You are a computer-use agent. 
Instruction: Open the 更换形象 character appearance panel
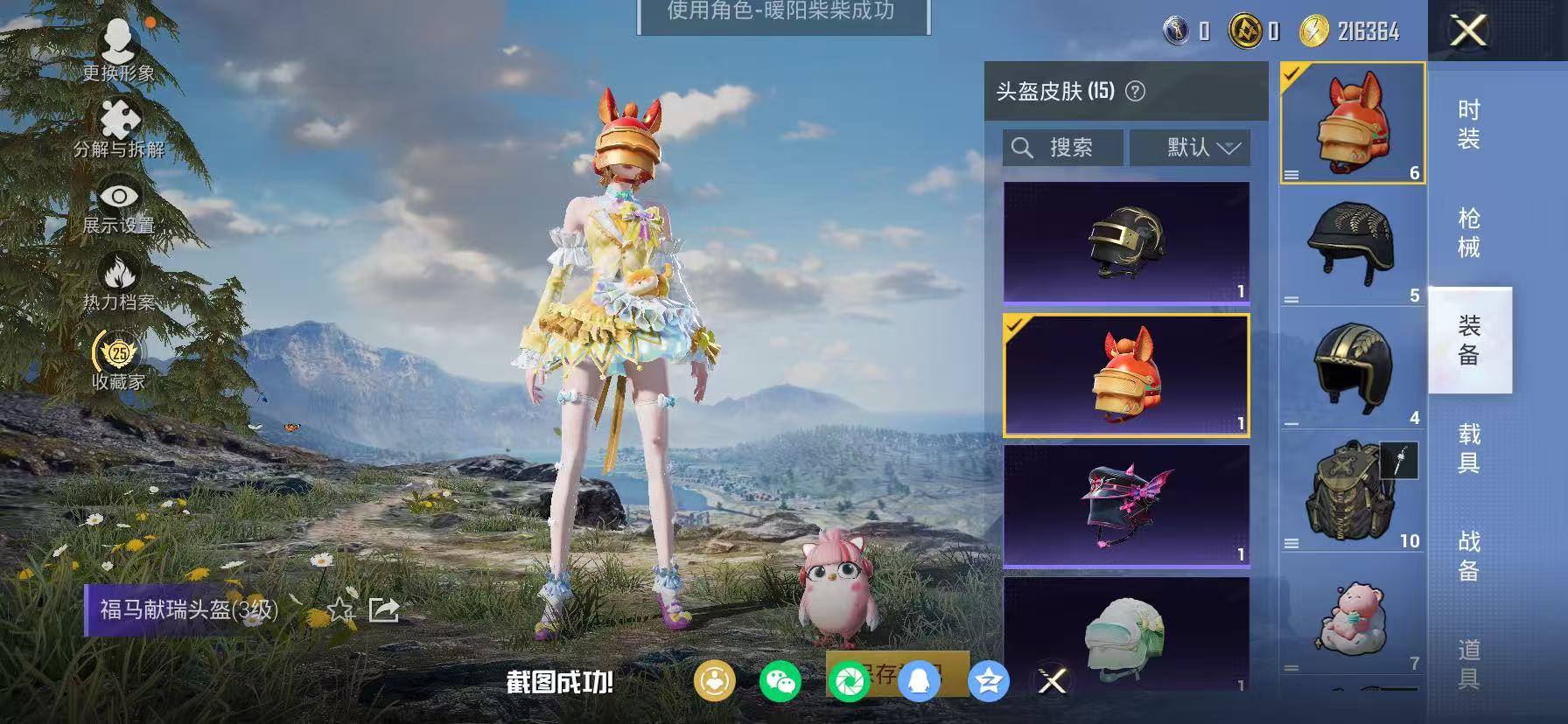click(120, 48)
